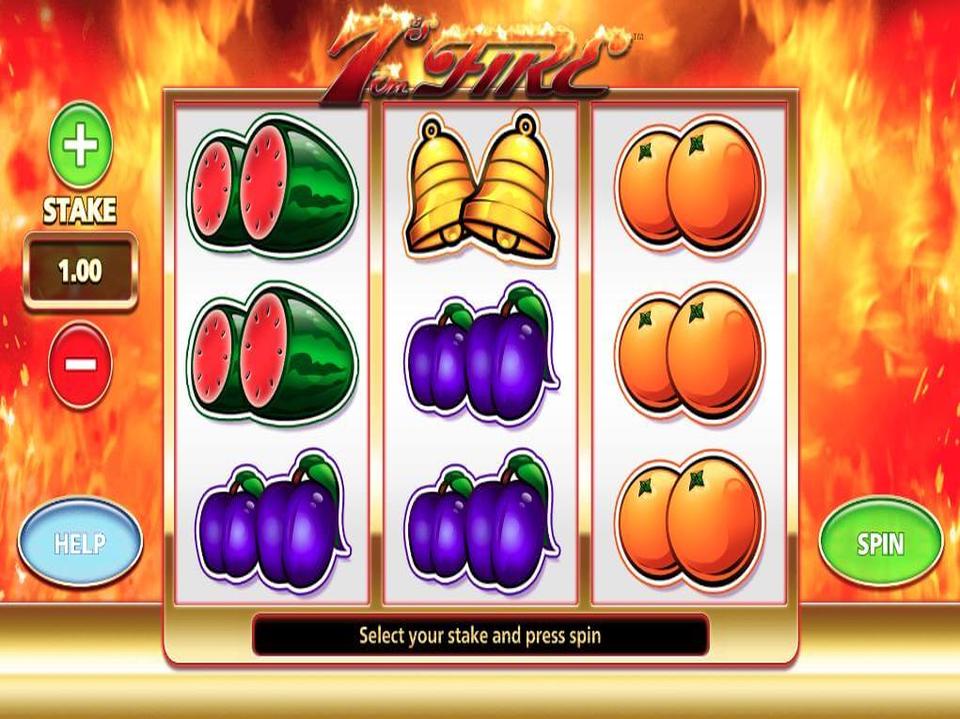Viewport: 960px width, 719px height.
Task: Open the blue HELP button
Action: point(80,543)
